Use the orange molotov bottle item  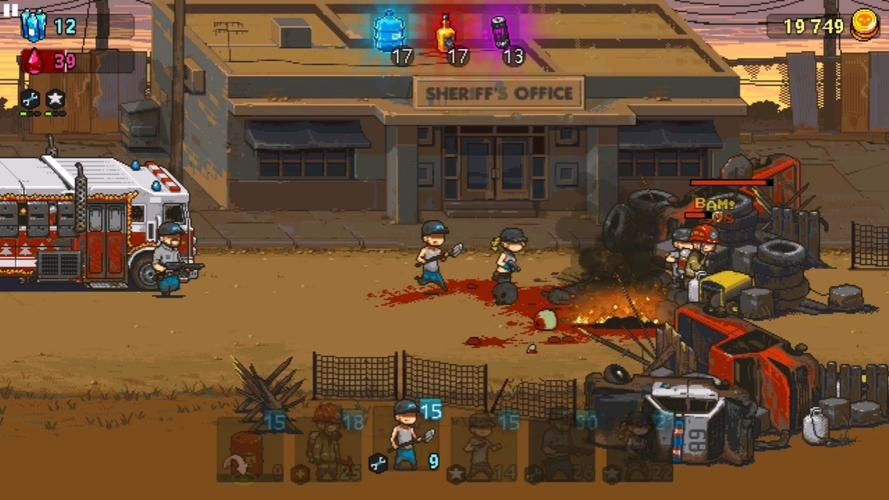(445, 33)
